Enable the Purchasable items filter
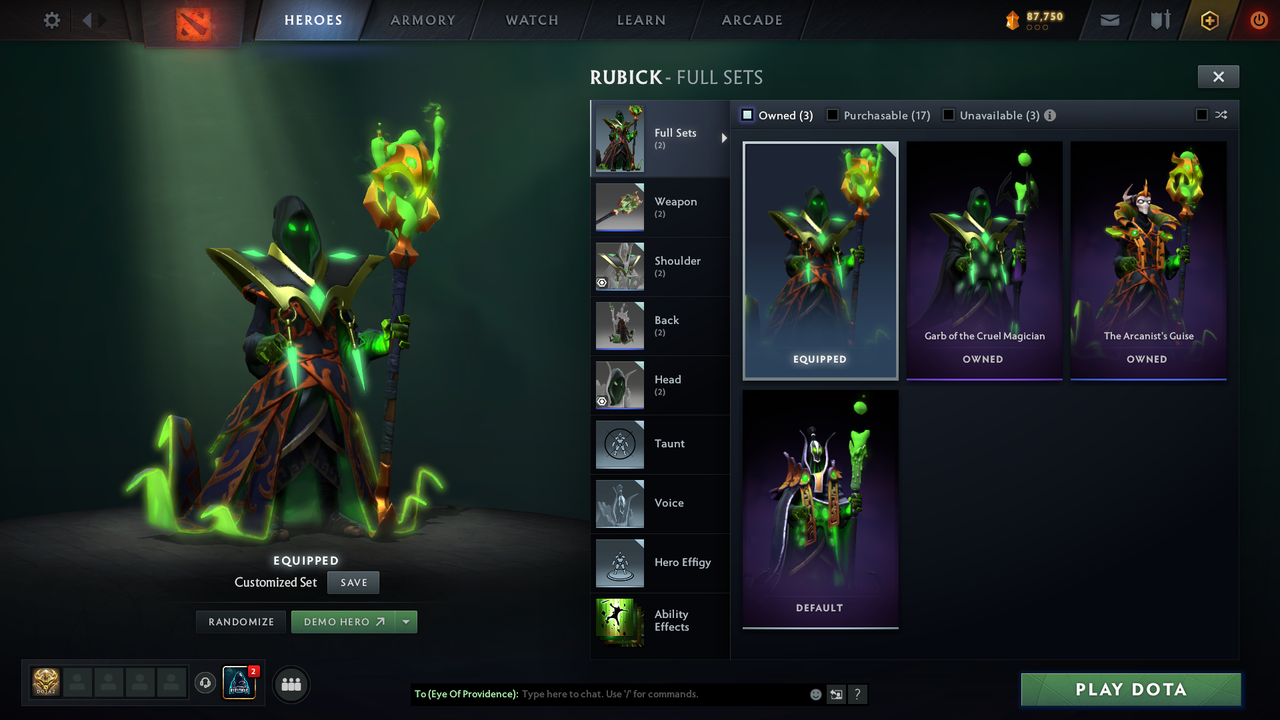 [832, 115]
